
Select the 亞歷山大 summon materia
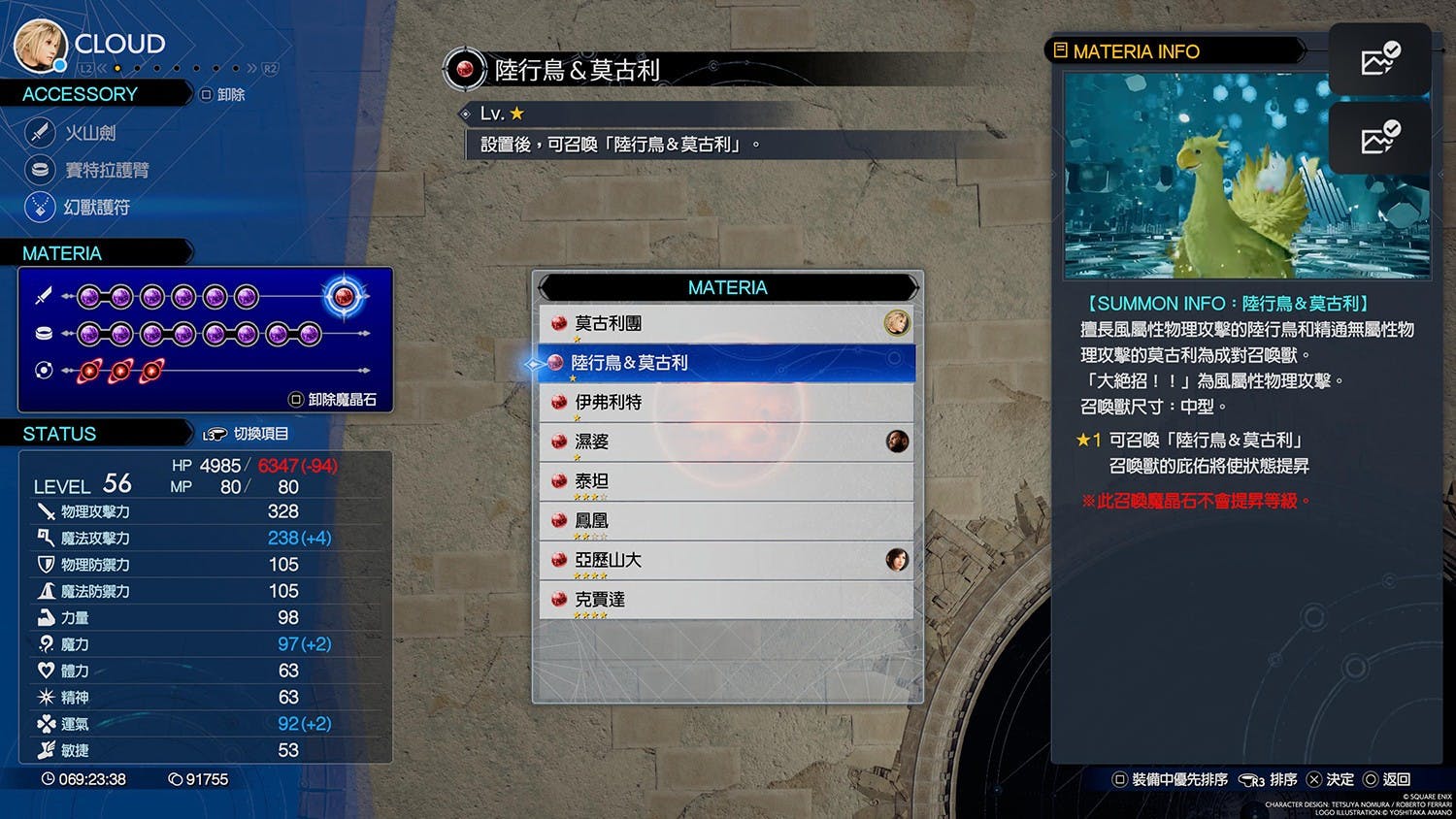726,561
